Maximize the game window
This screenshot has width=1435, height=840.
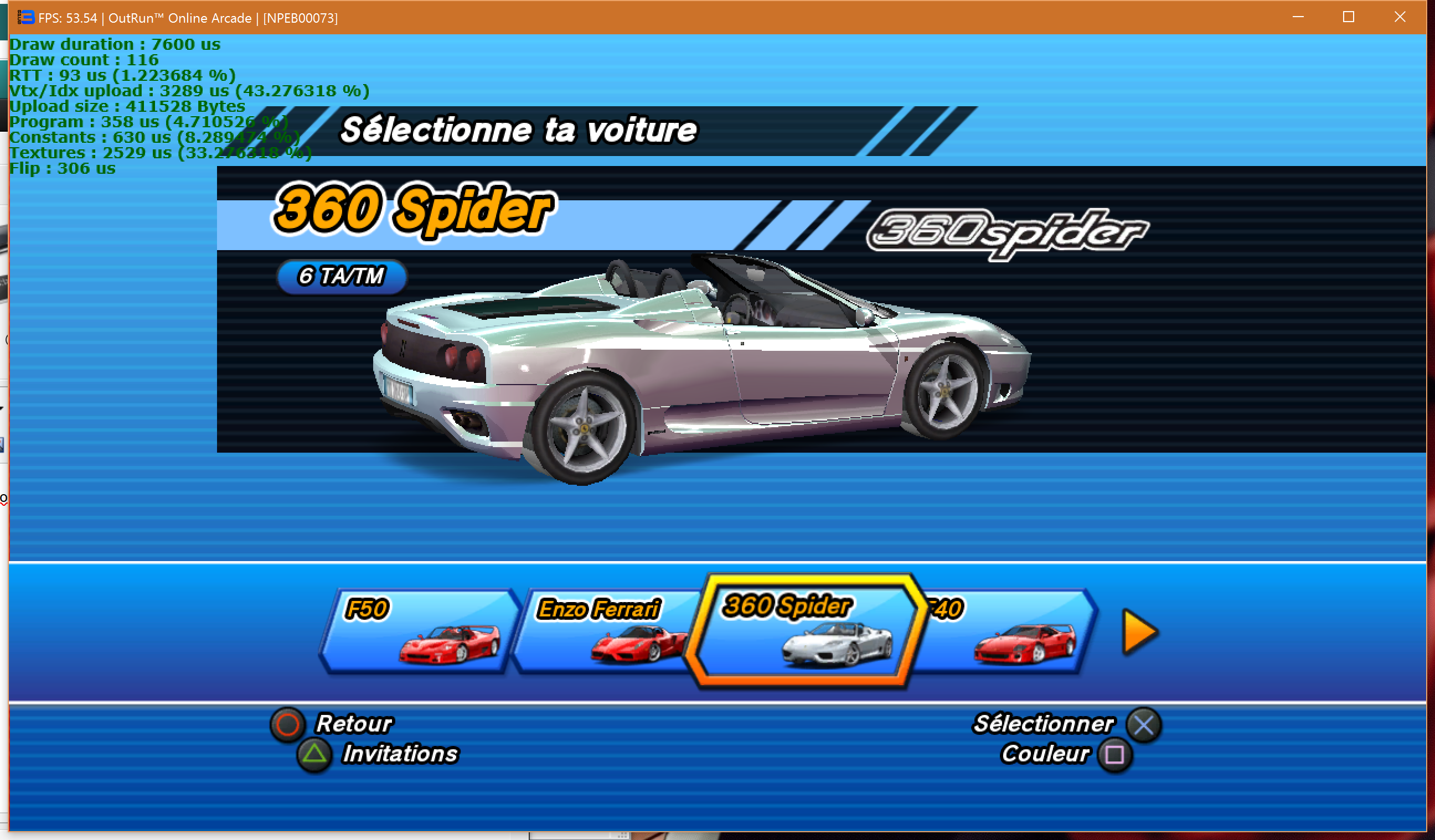1349,17
